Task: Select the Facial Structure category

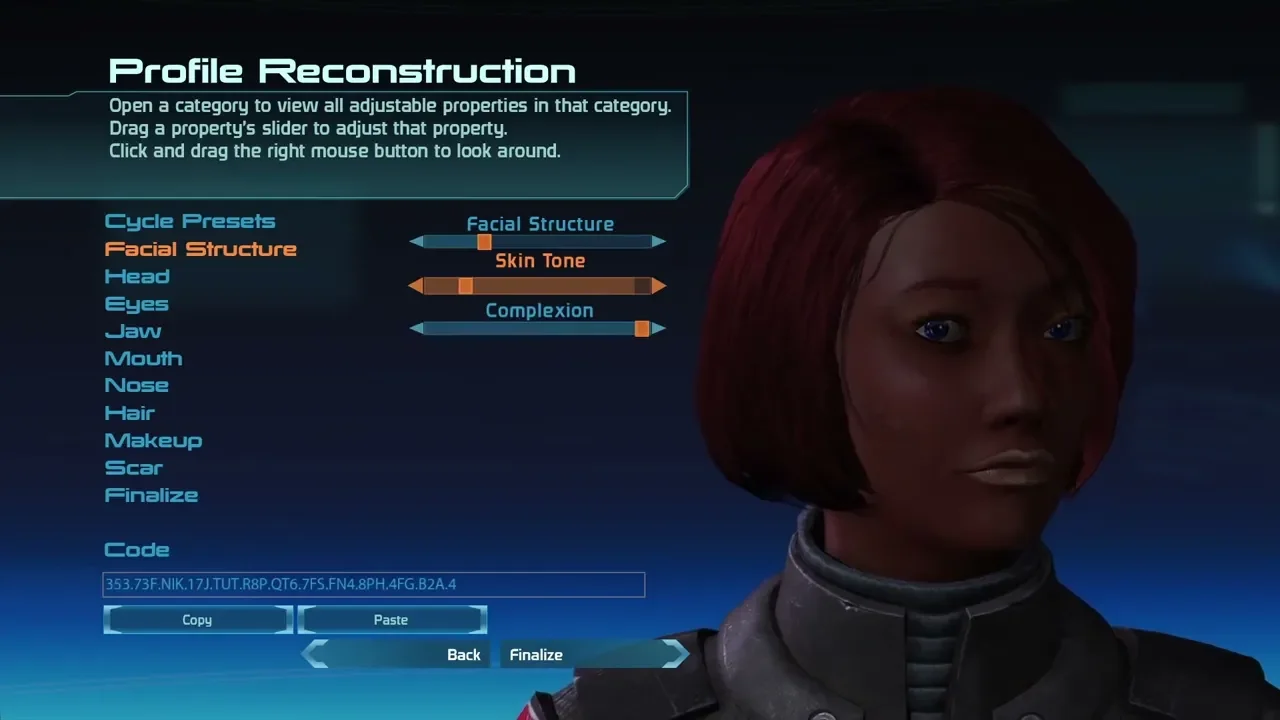Action: point(200,249)
